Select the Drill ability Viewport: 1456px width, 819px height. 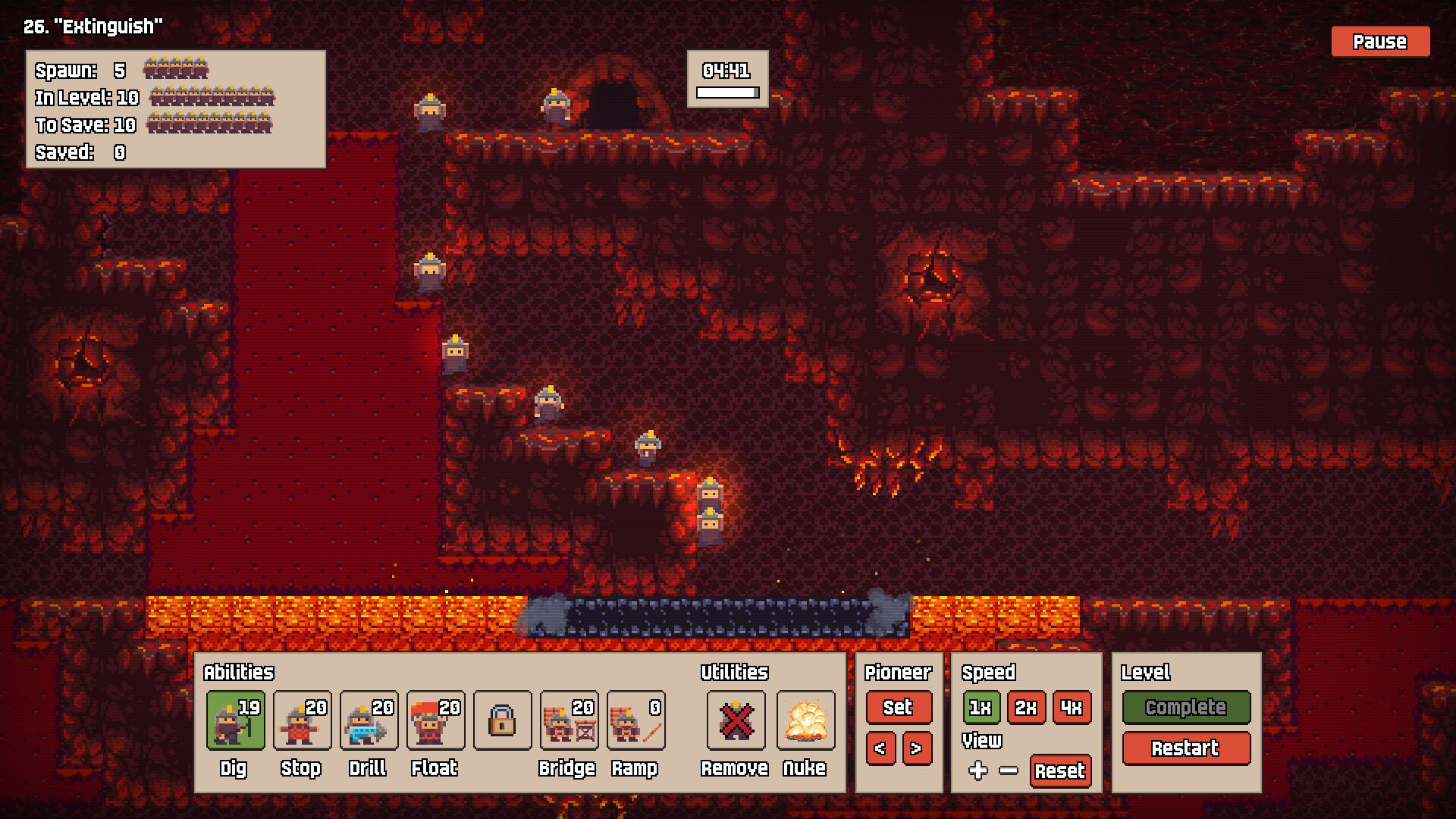pyautogui.click(x=369, y=720)
